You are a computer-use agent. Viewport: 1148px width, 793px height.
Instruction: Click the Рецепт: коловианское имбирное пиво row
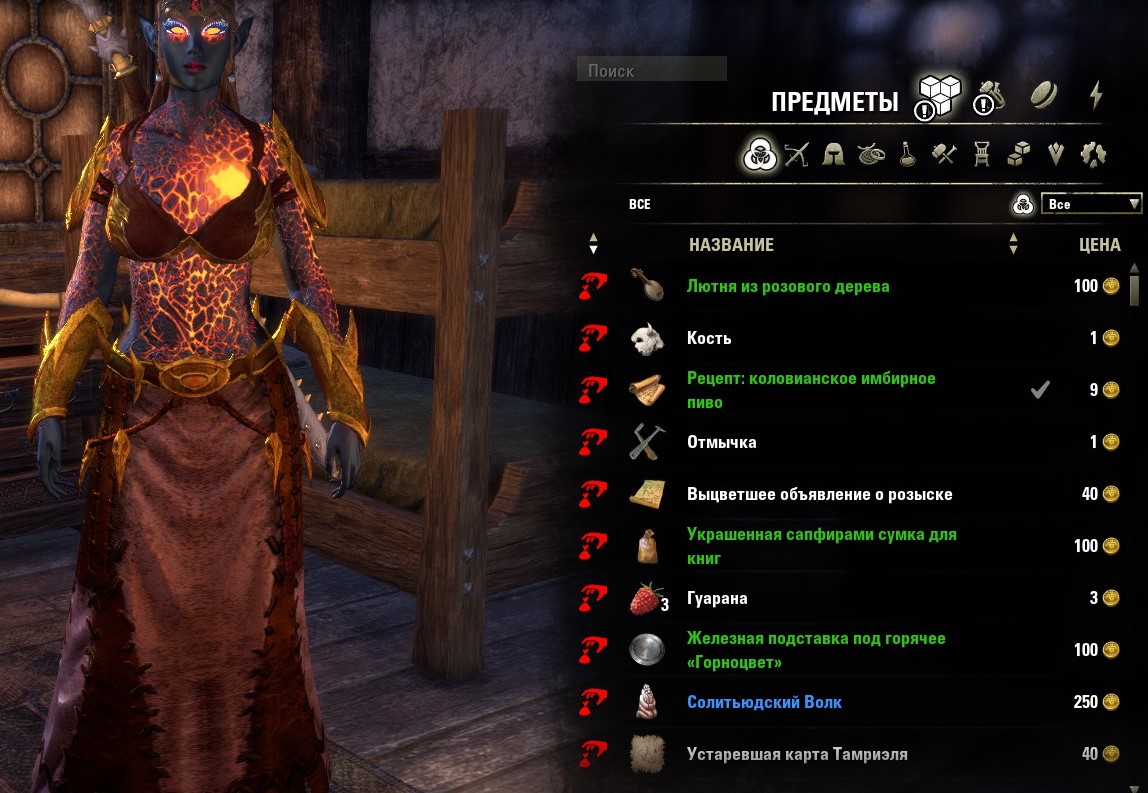[811, 390]
